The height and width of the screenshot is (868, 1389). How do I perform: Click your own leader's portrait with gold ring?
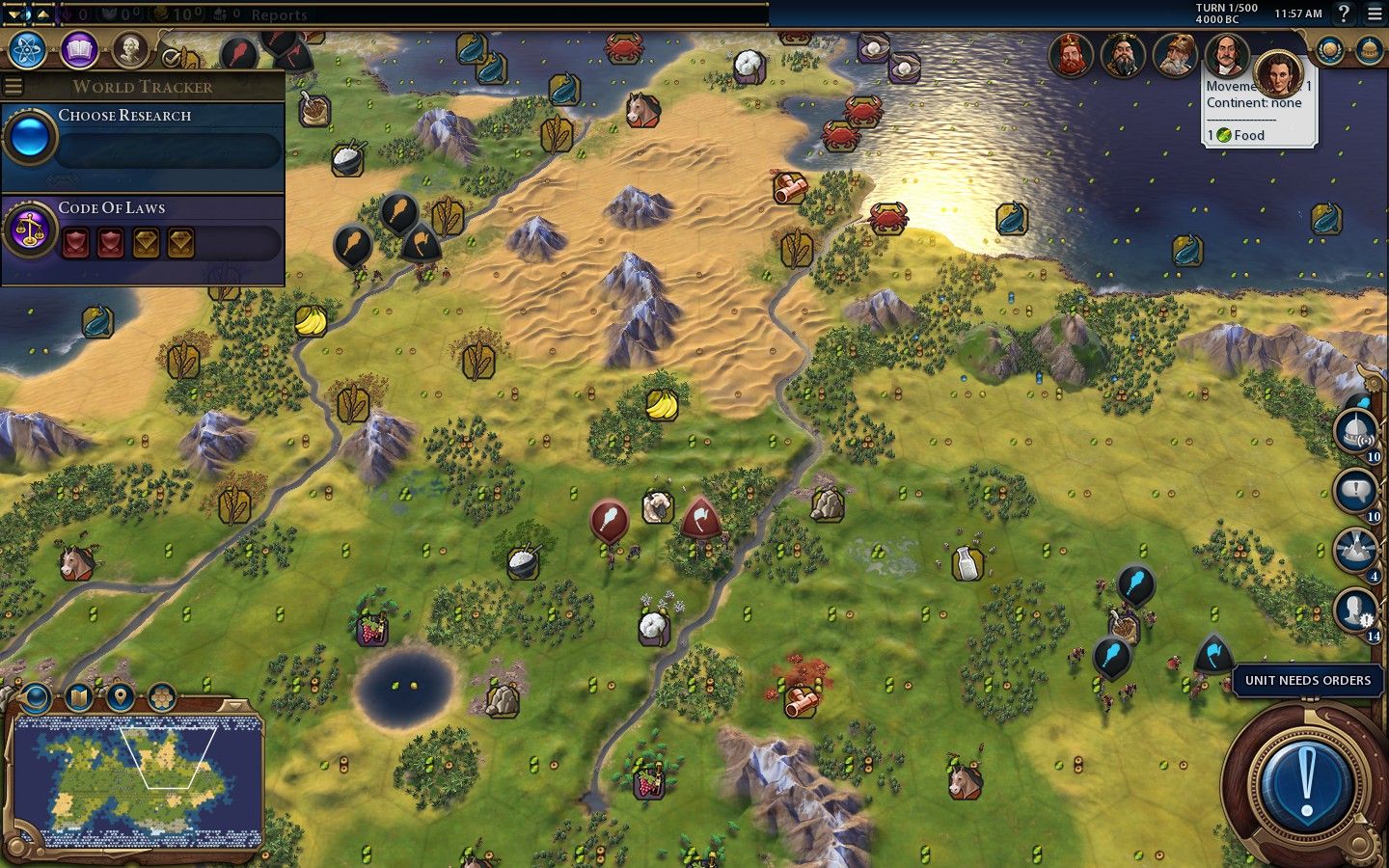[x=1279, y=73]
